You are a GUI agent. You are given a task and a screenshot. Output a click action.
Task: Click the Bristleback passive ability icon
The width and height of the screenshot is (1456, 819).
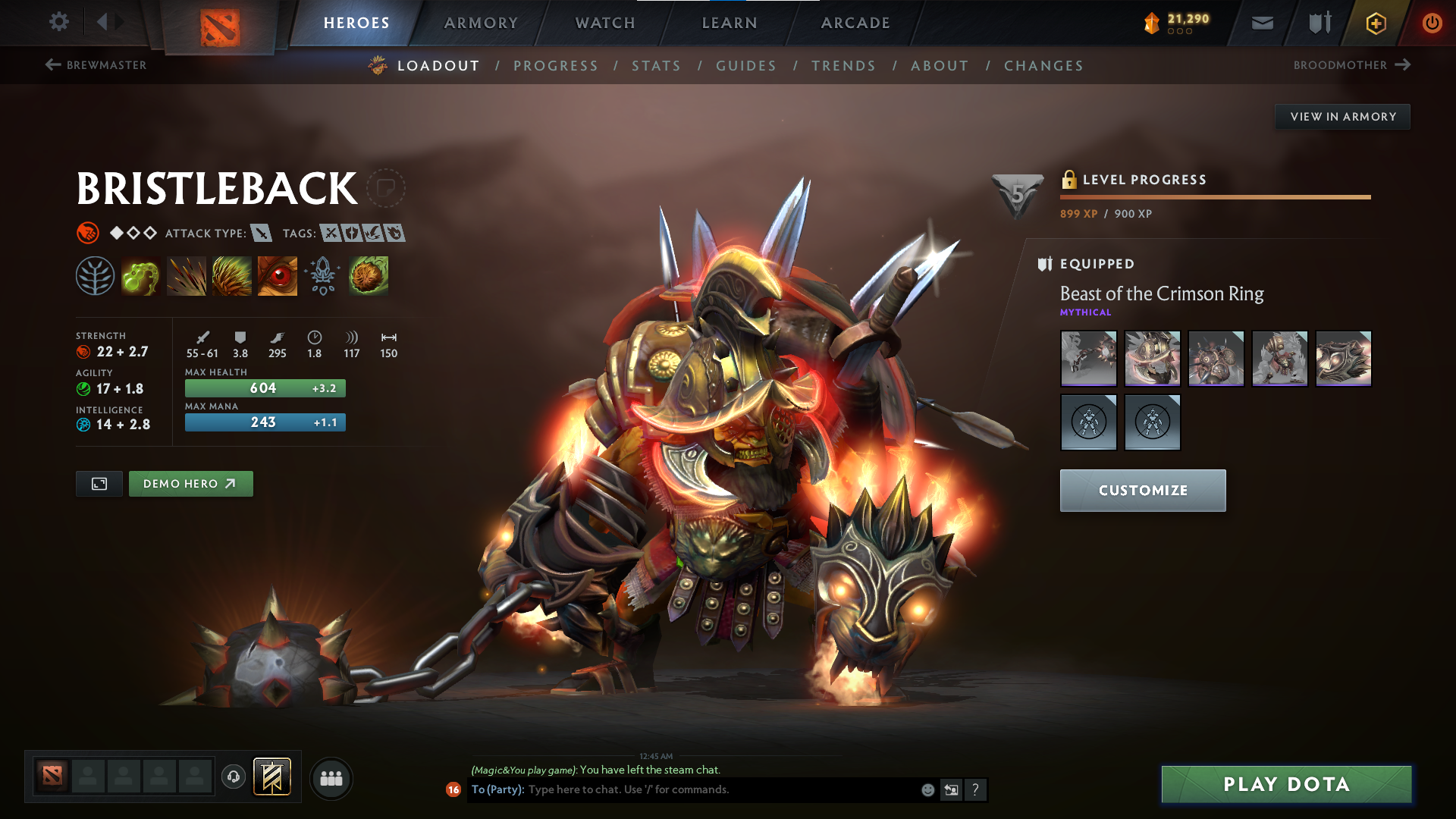231,275
